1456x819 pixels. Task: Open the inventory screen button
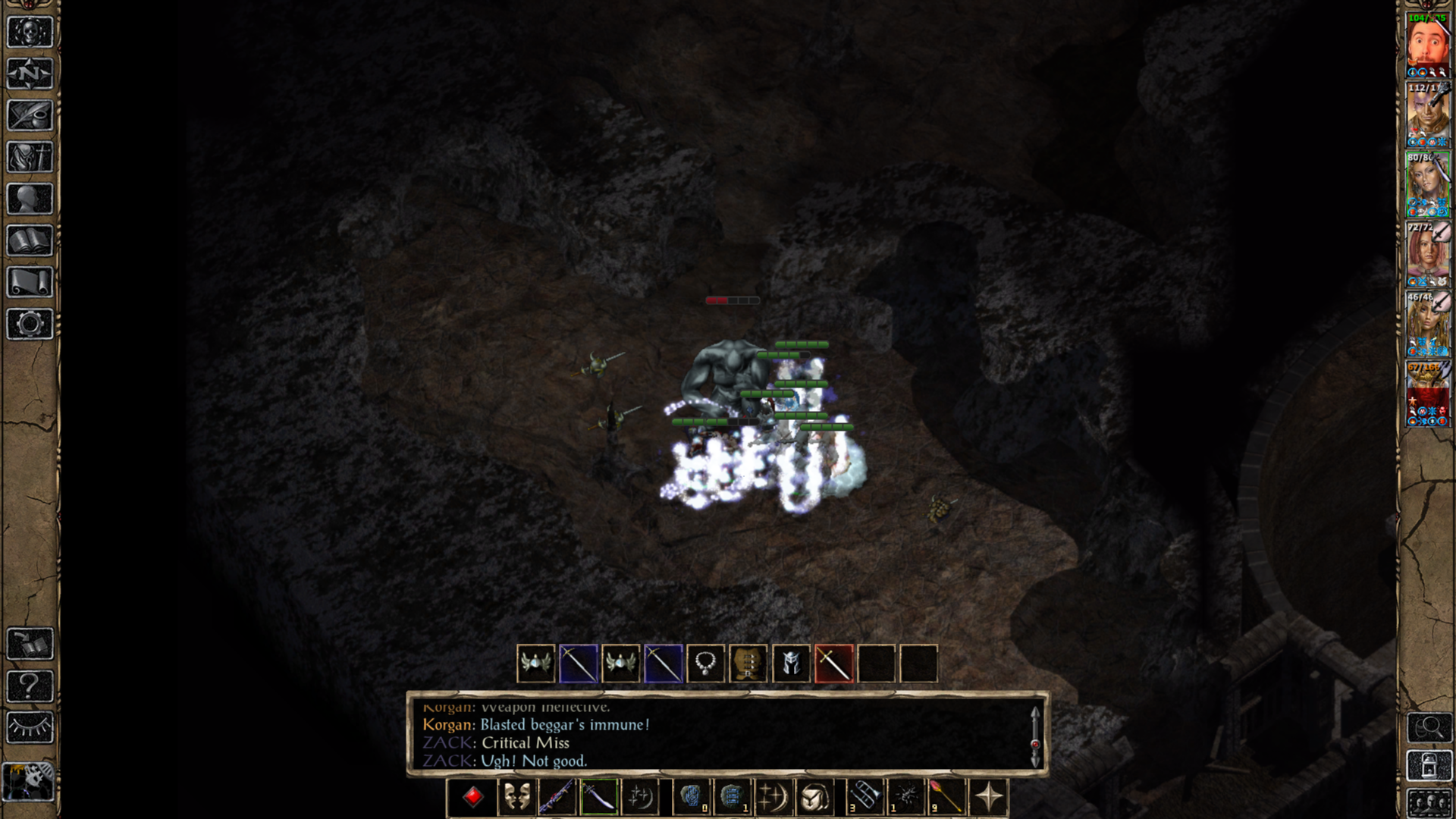30,157
